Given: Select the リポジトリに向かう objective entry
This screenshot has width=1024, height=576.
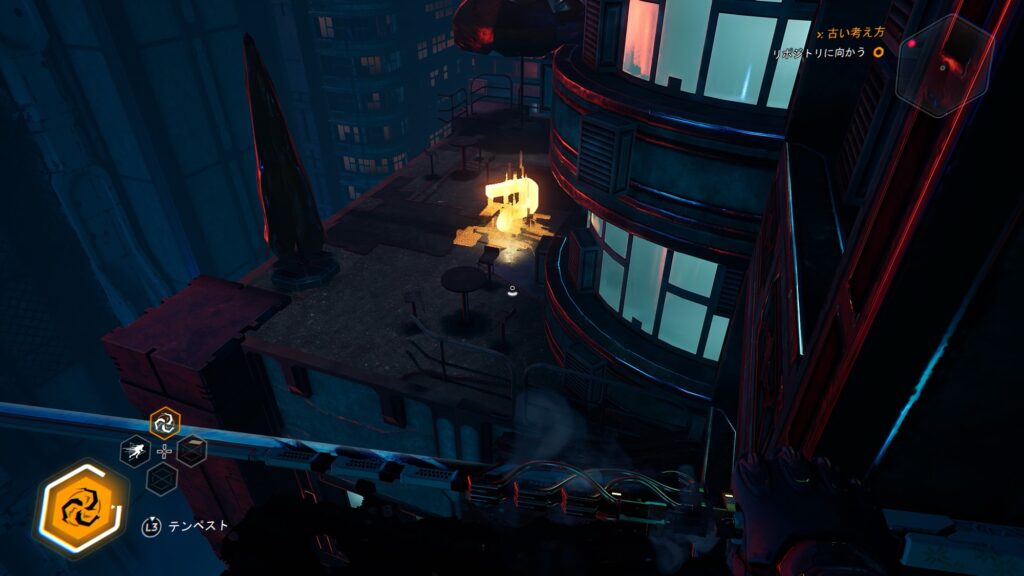Looking at the screenshot, I should 819,52.
